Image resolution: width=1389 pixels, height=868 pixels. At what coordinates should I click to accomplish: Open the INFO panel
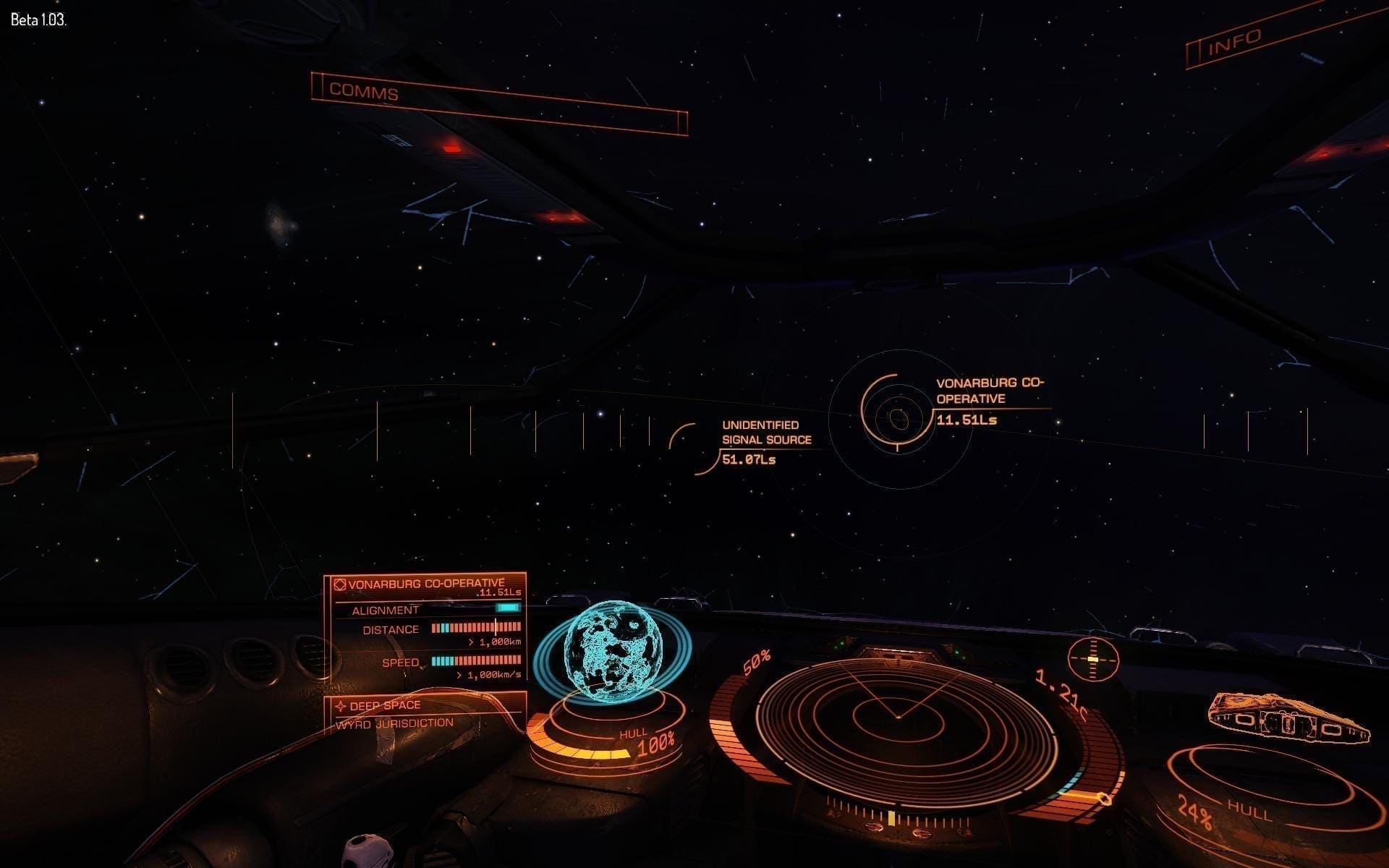click(x=1234, y=43)
